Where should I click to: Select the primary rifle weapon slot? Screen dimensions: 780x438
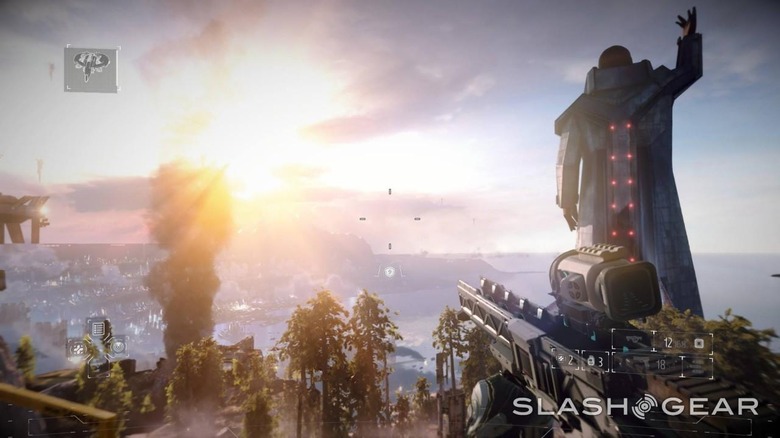click(661, 343)
